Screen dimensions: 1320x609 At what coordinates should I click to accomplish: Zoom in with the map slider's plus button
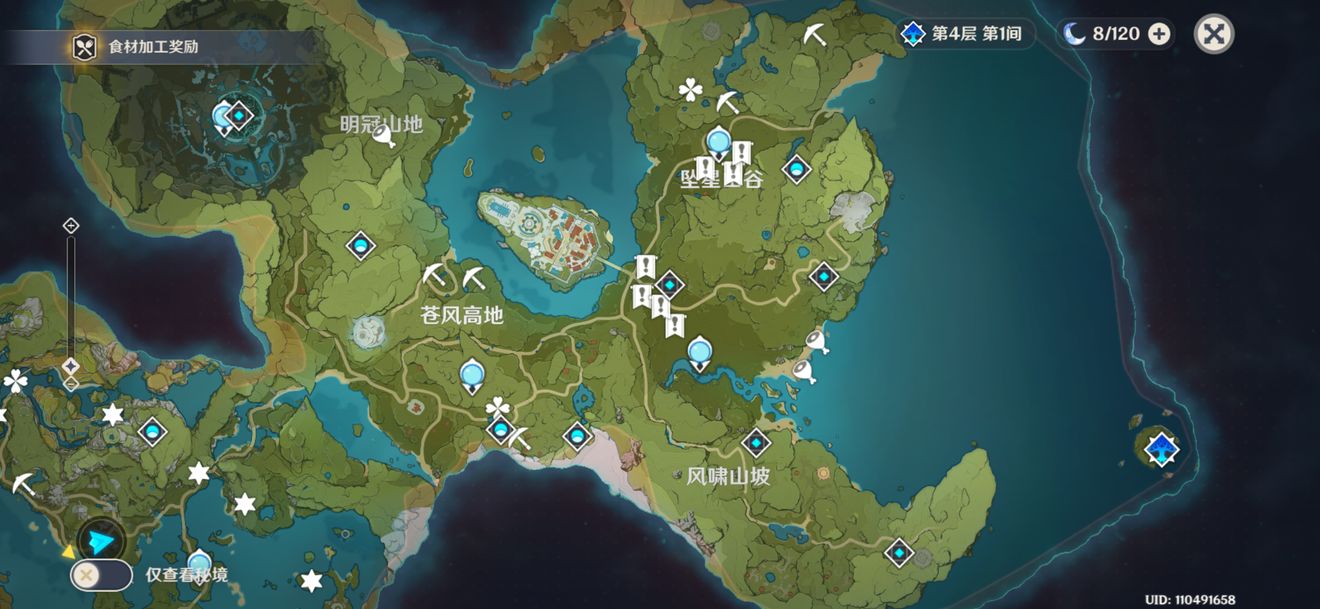pyautogui.click(x=71, y=226)
